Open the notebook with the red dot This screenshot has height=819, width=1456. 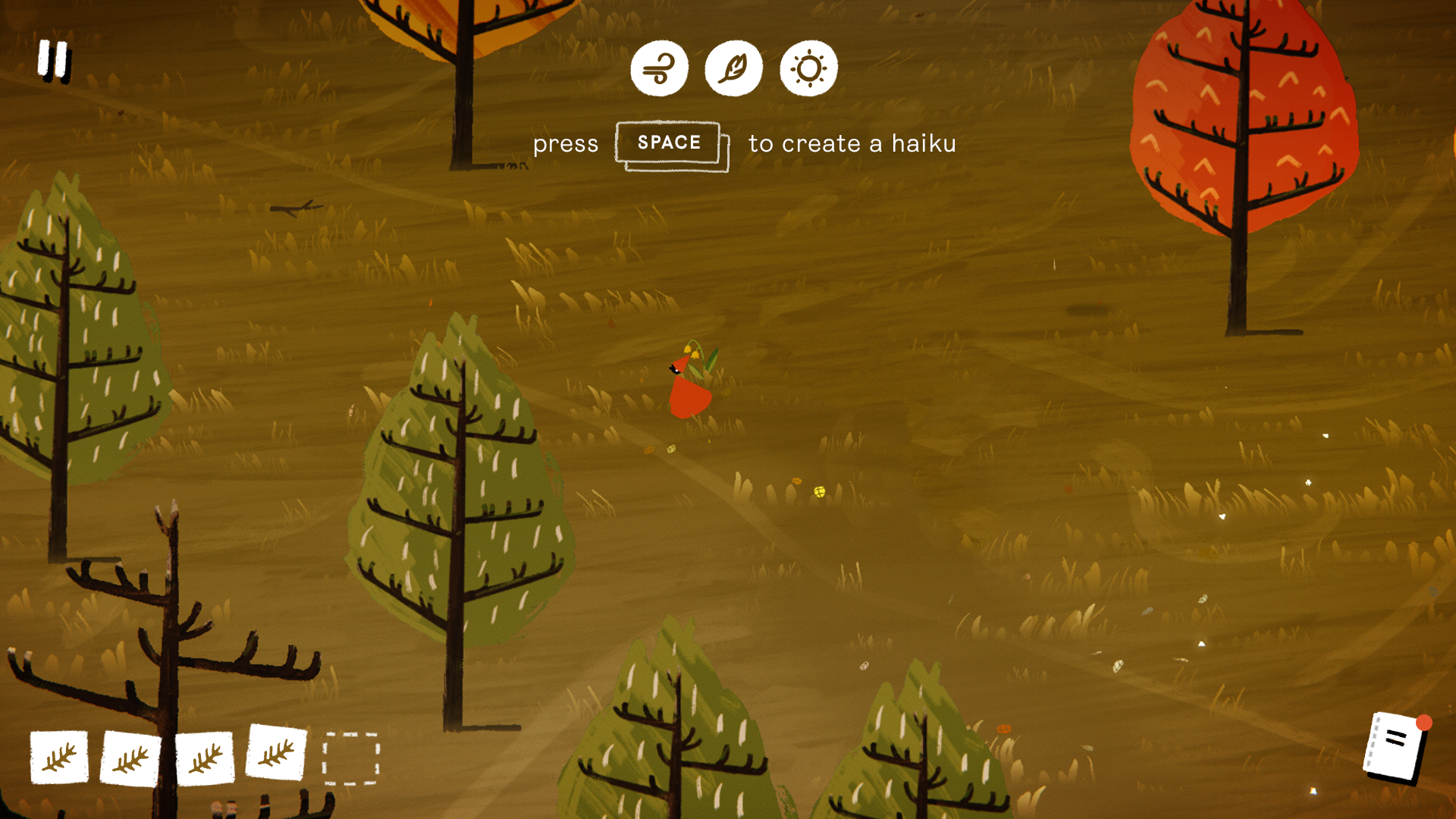(x=1396, y=747)
